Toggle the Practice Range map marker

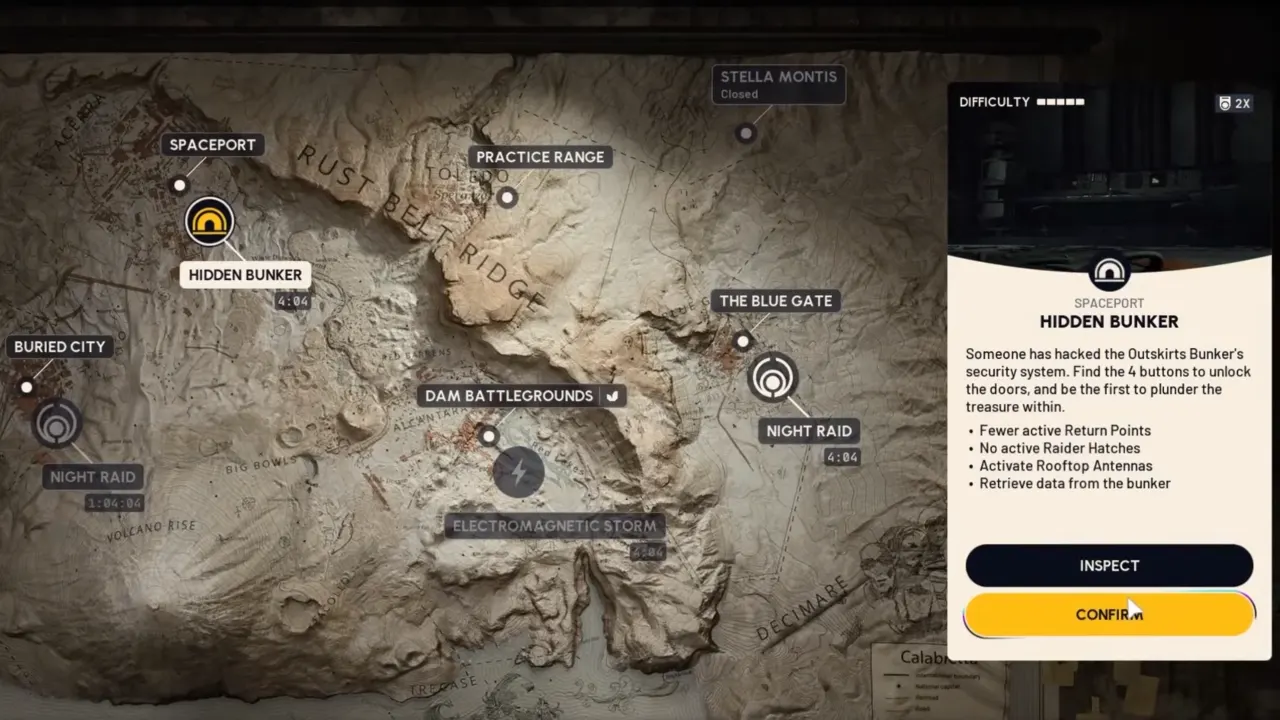[x=507, y=197]
